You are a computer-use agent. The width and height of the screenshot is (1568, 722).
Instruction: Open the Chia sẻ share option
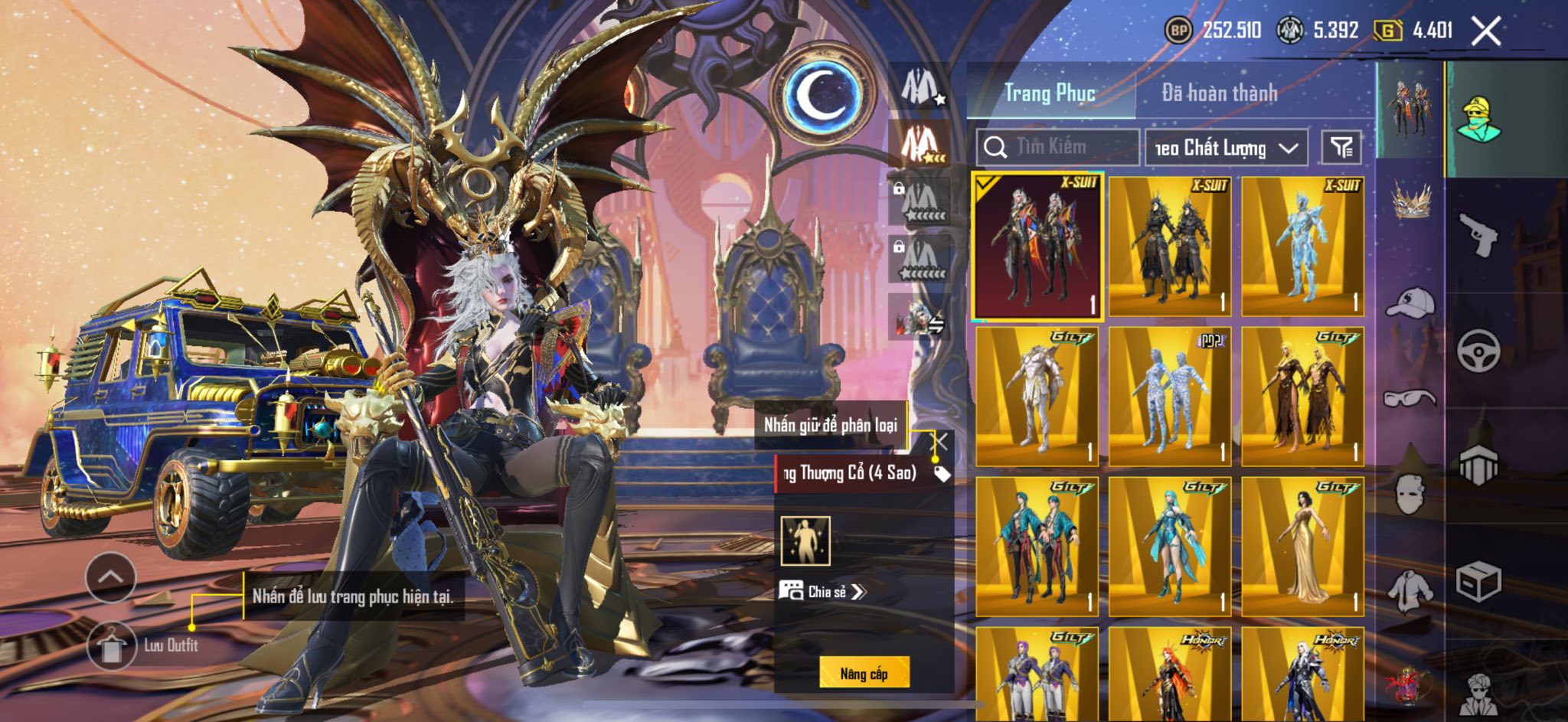(x=823, y=591)
